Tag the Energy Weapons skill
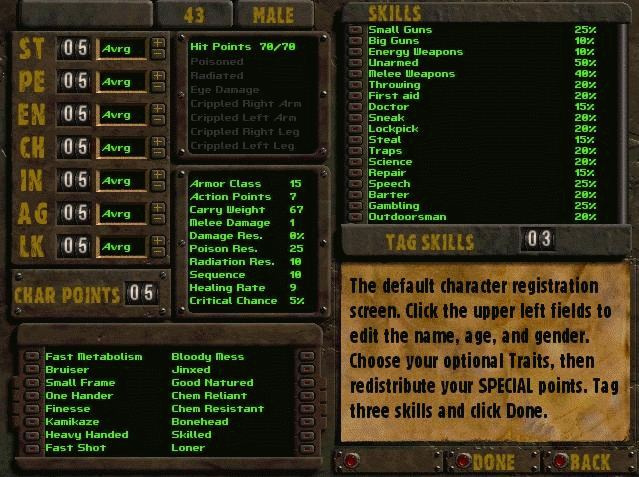The height and width of the screenshot is (477, 639). (355, 52)
